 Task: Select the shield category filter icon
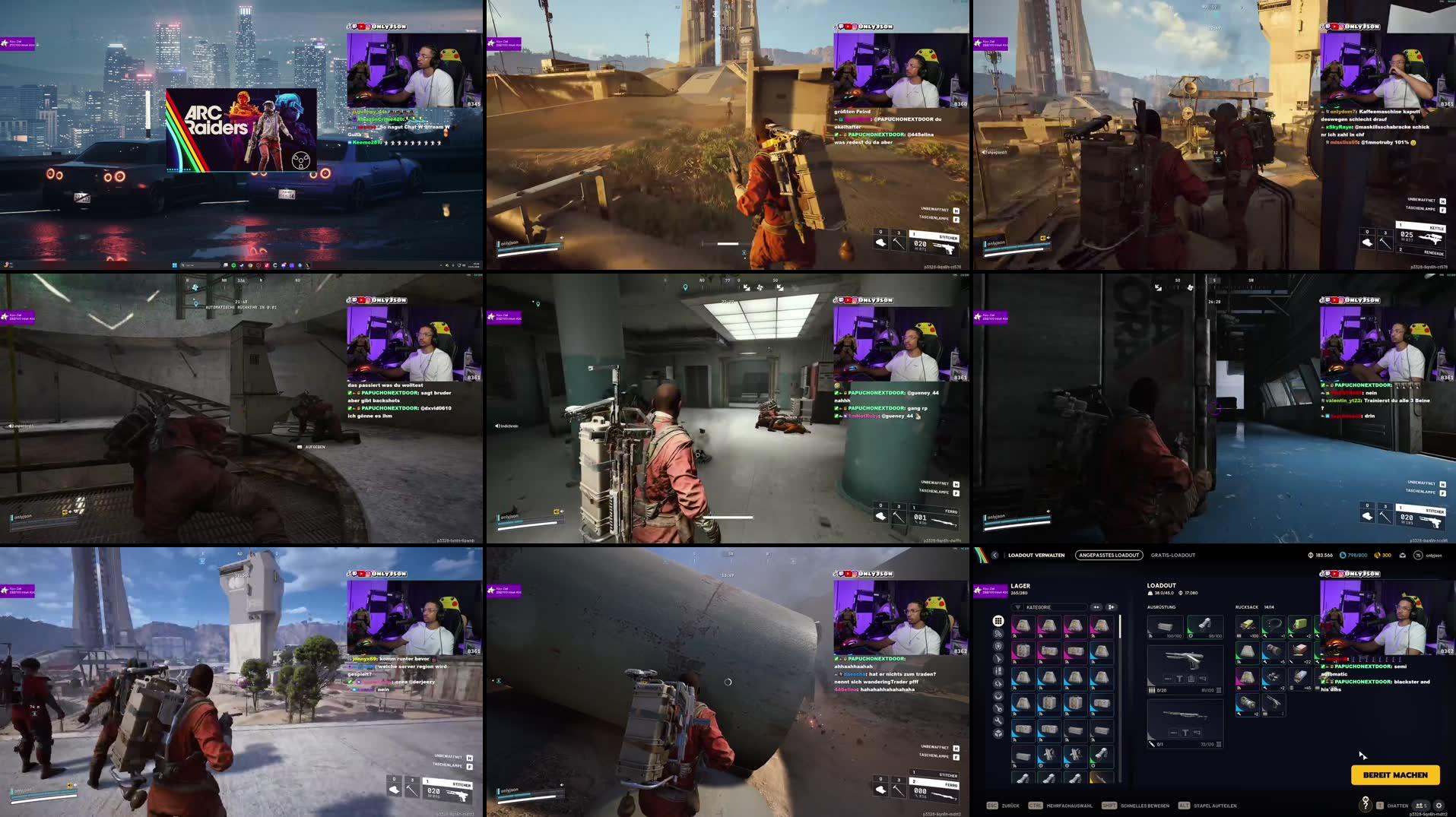(998, 646)
